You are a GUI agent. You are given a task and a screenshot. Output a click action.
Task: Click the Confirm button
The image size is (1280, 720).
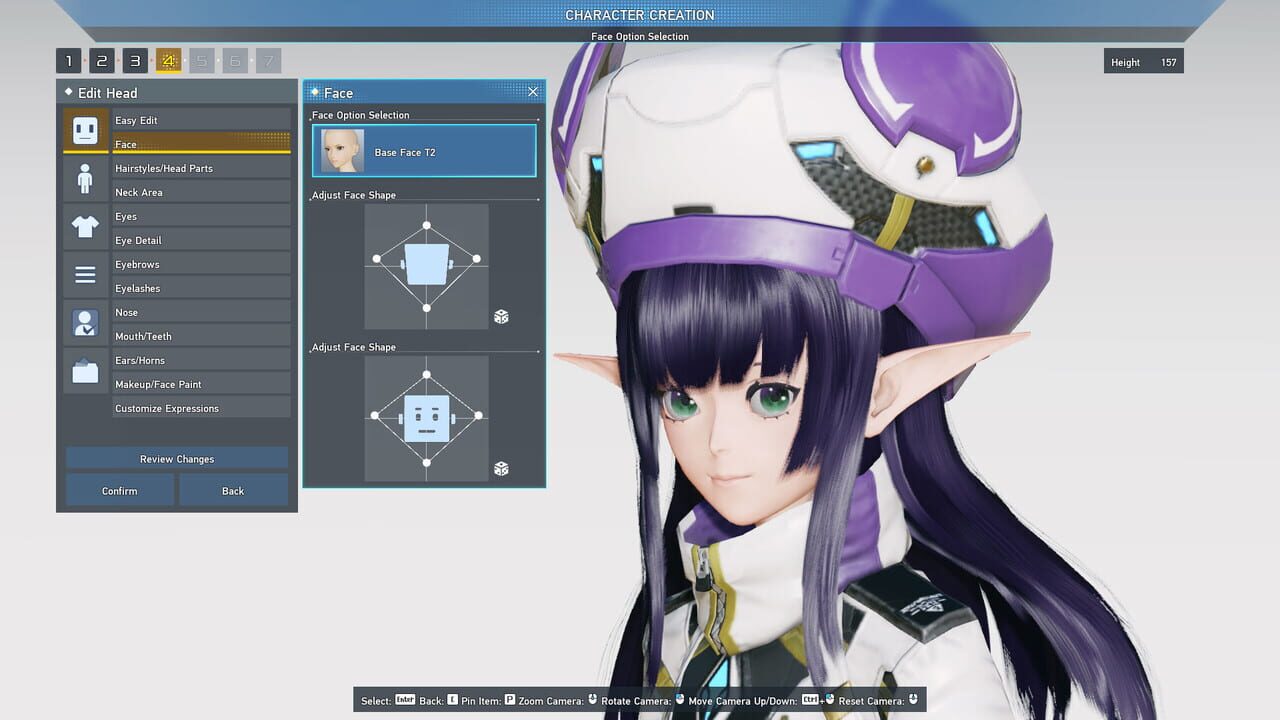tap(118, 490)
